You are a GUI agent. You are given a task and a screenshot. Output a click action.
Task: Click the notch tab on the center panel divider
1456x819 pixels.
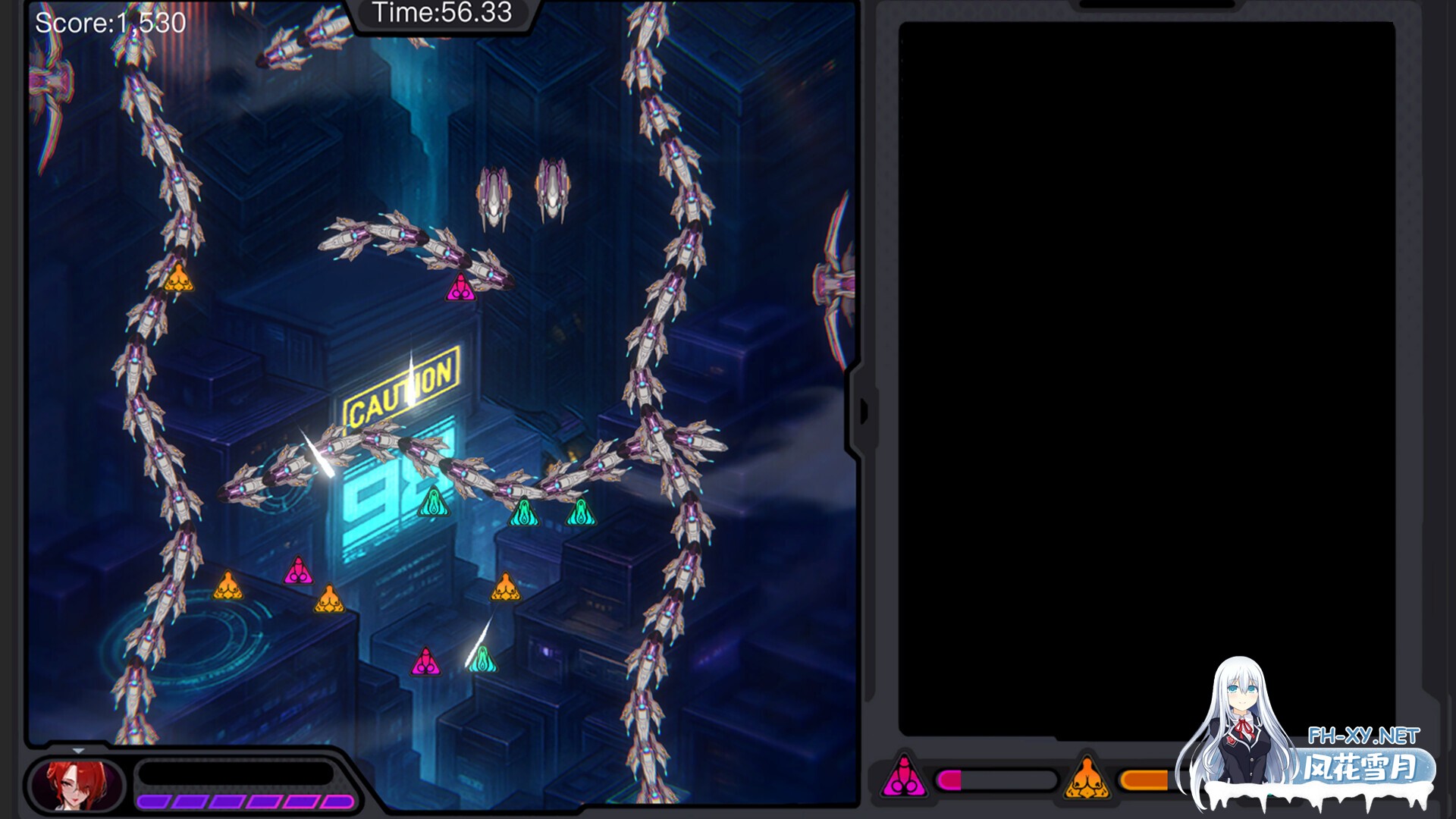coord(864,409)
